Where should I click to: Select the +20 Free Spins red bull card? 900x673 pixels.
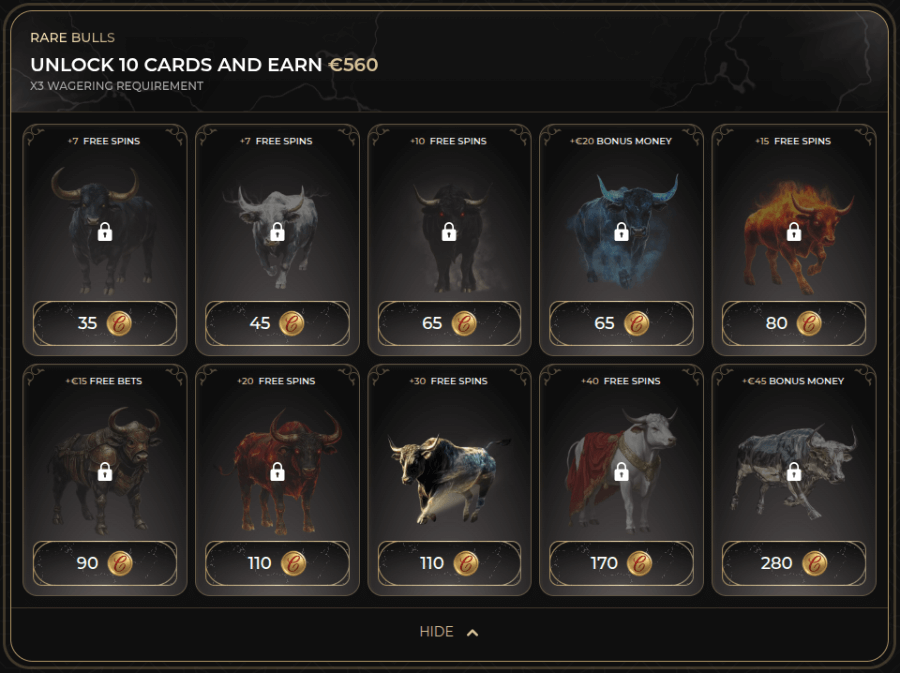pos(277,472)
